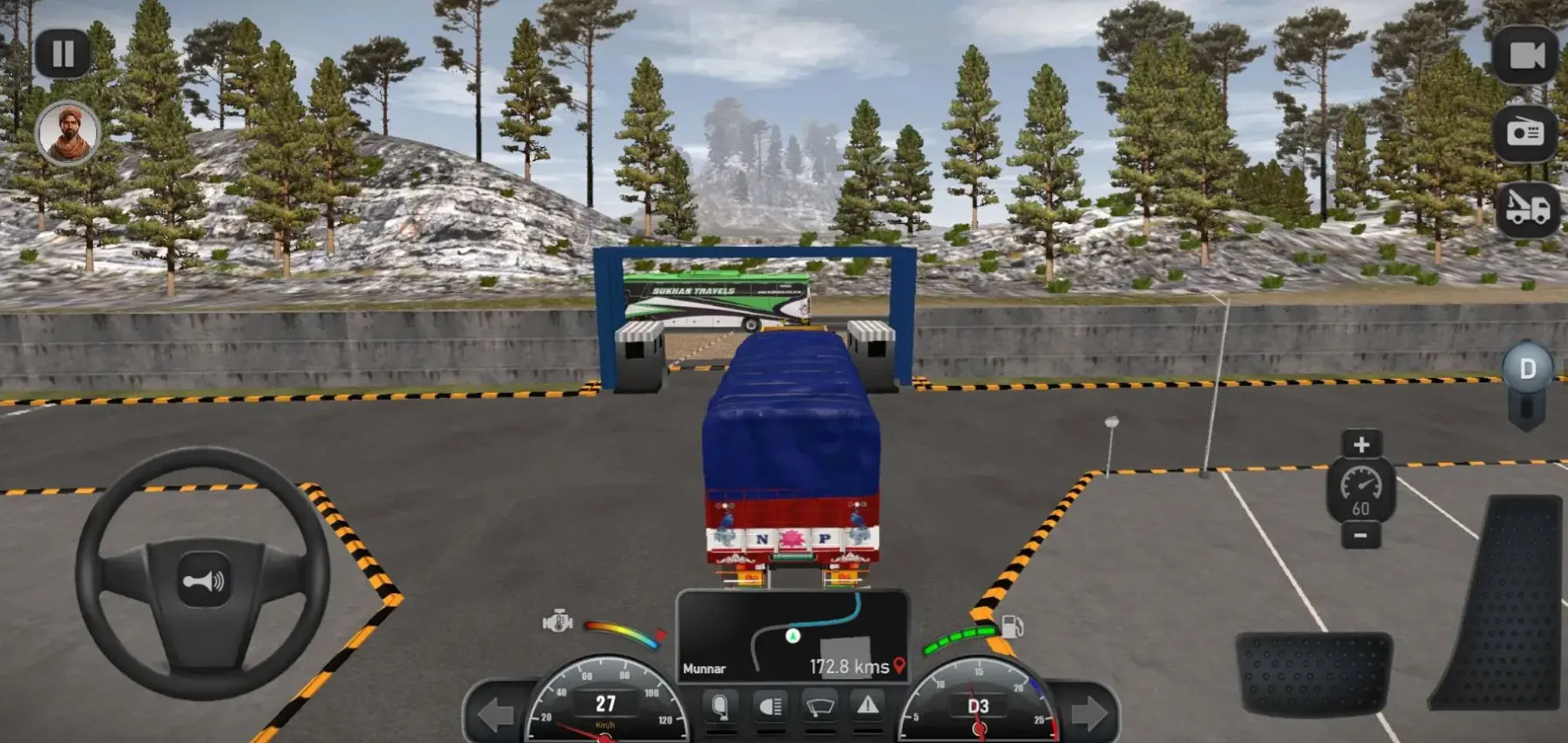Pause the game
The height and width of the screenshot is (743, 1568).
point(63,54)
